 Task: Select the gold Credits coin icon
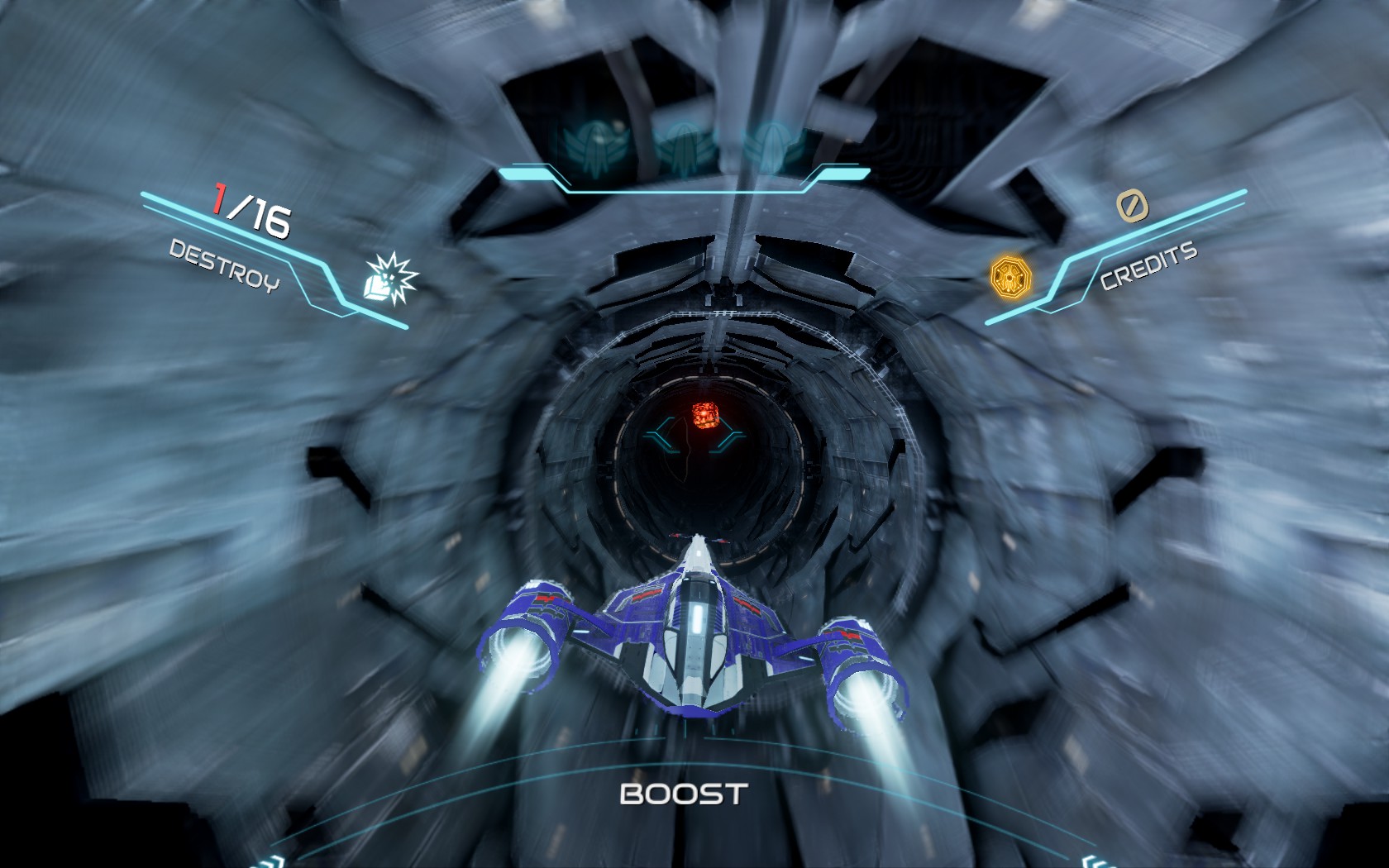[1010, 275]
